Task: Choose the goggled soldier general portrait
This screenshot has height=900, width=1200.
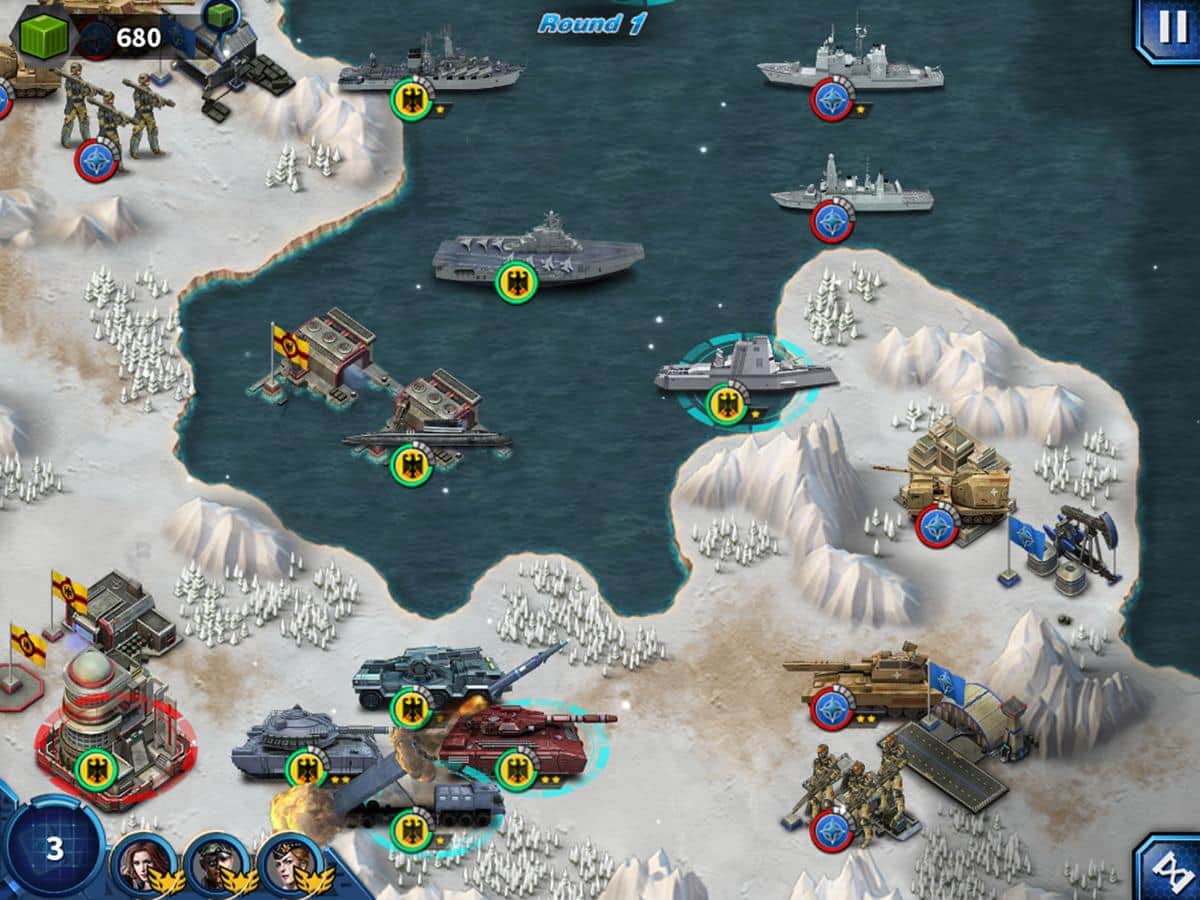Action: coord(215,863)
